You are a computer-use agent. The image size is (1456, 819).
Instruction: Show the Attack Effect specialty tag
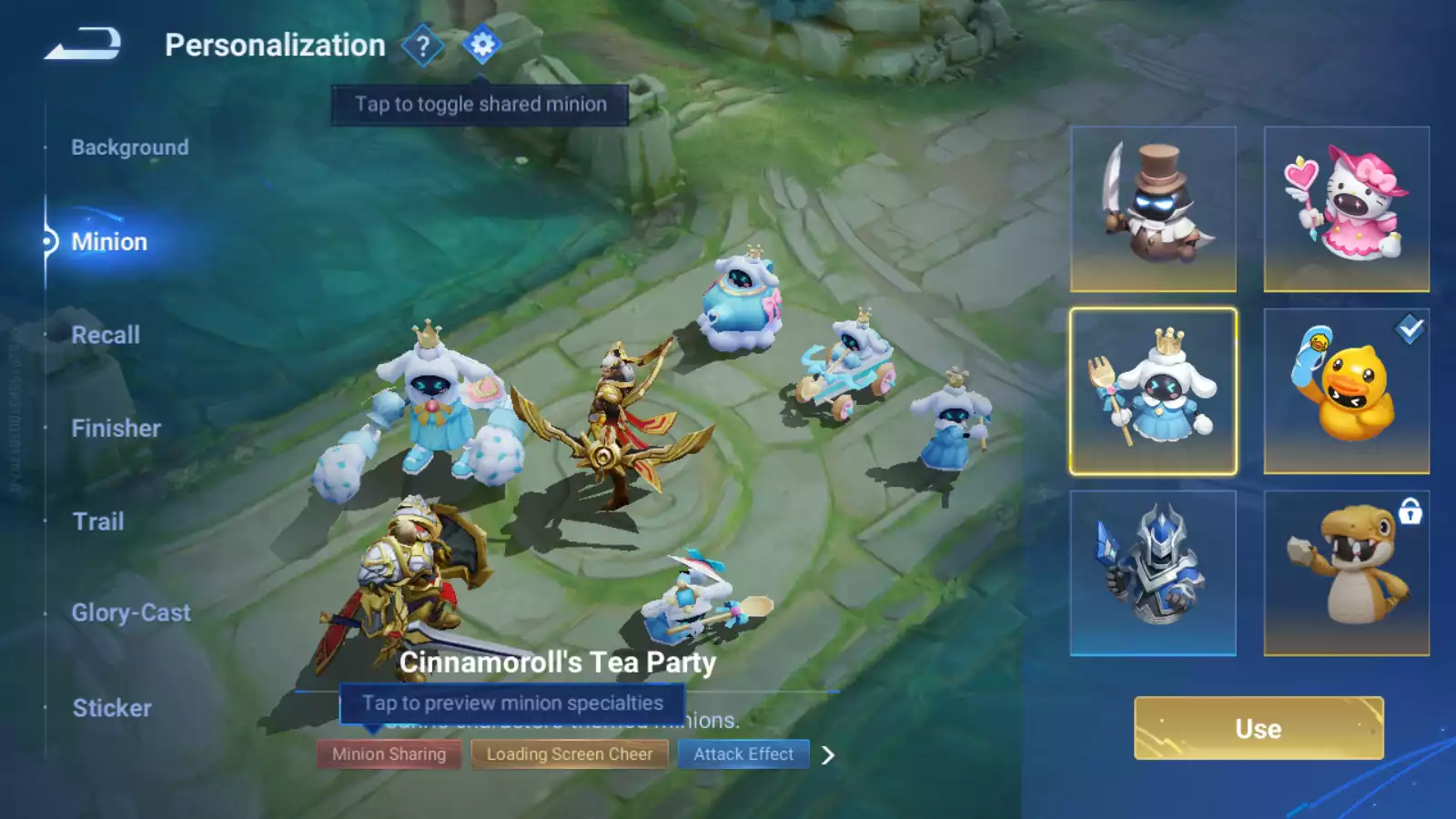pos(743,754)
